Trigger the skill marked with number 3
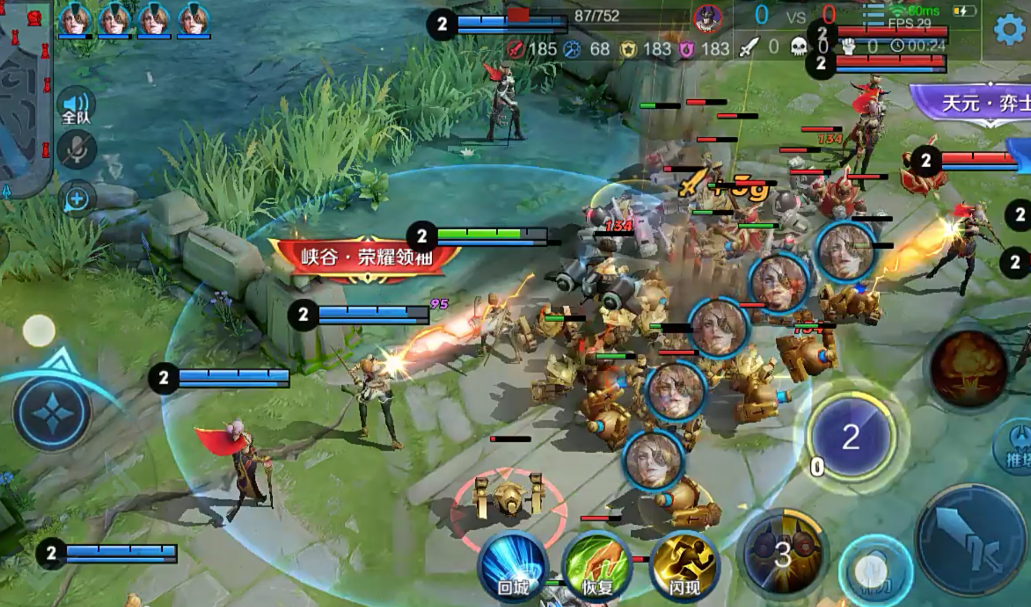Image resolution: width=1031 pixels, height=607 pixels. (782, 553)
